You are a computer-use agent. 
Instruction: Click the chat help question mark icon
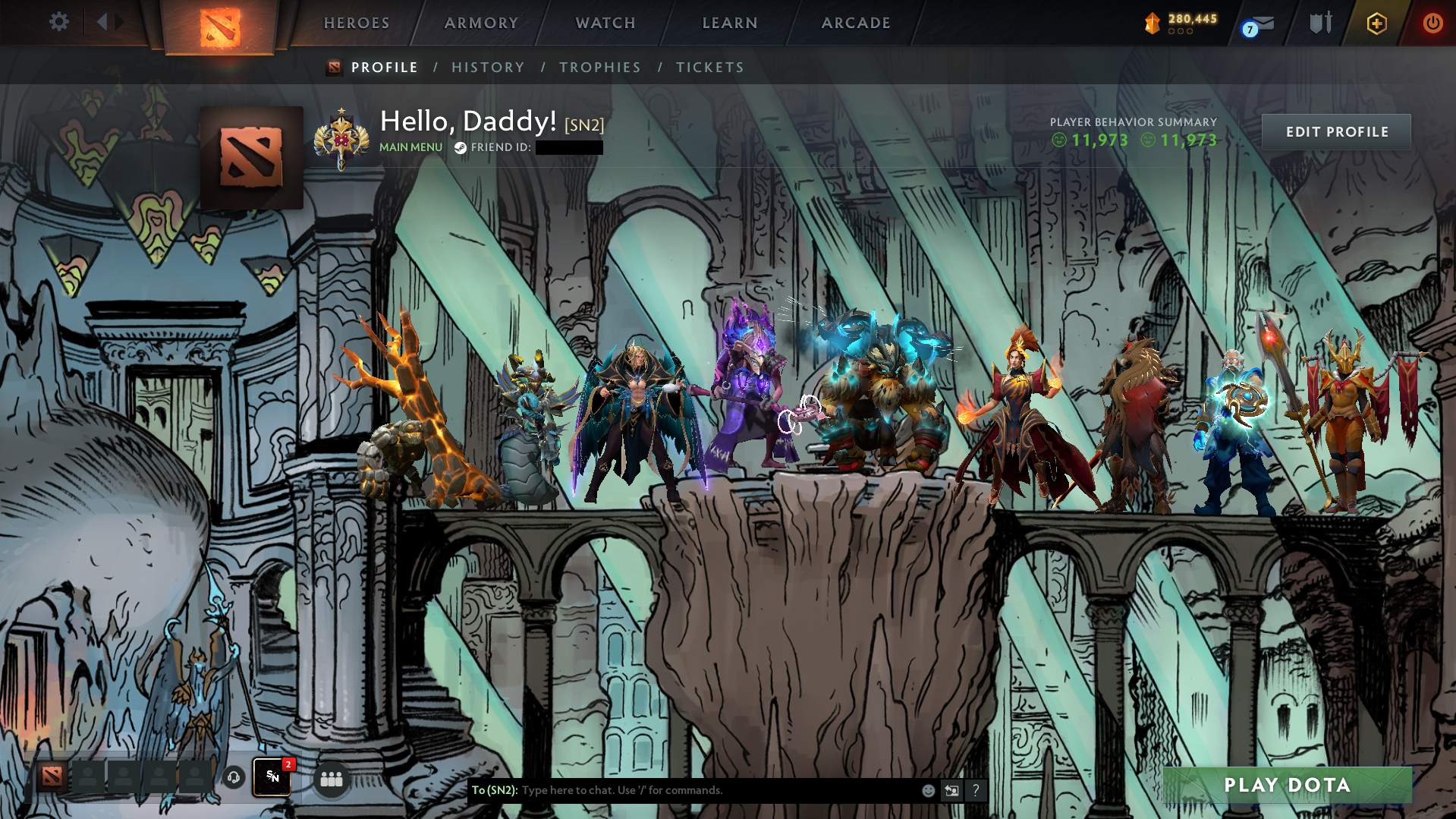[x=976, y=790]
